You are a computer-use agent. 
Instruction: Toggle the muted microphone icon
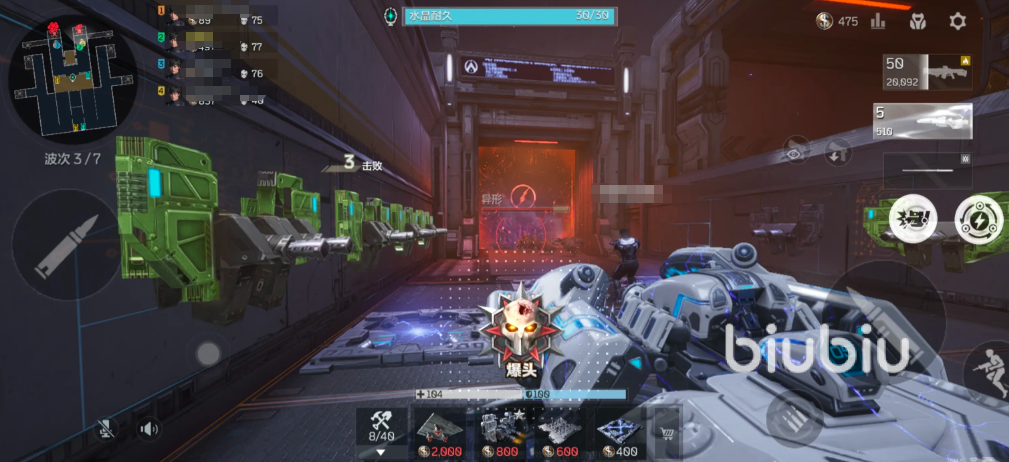pos(106,429)
